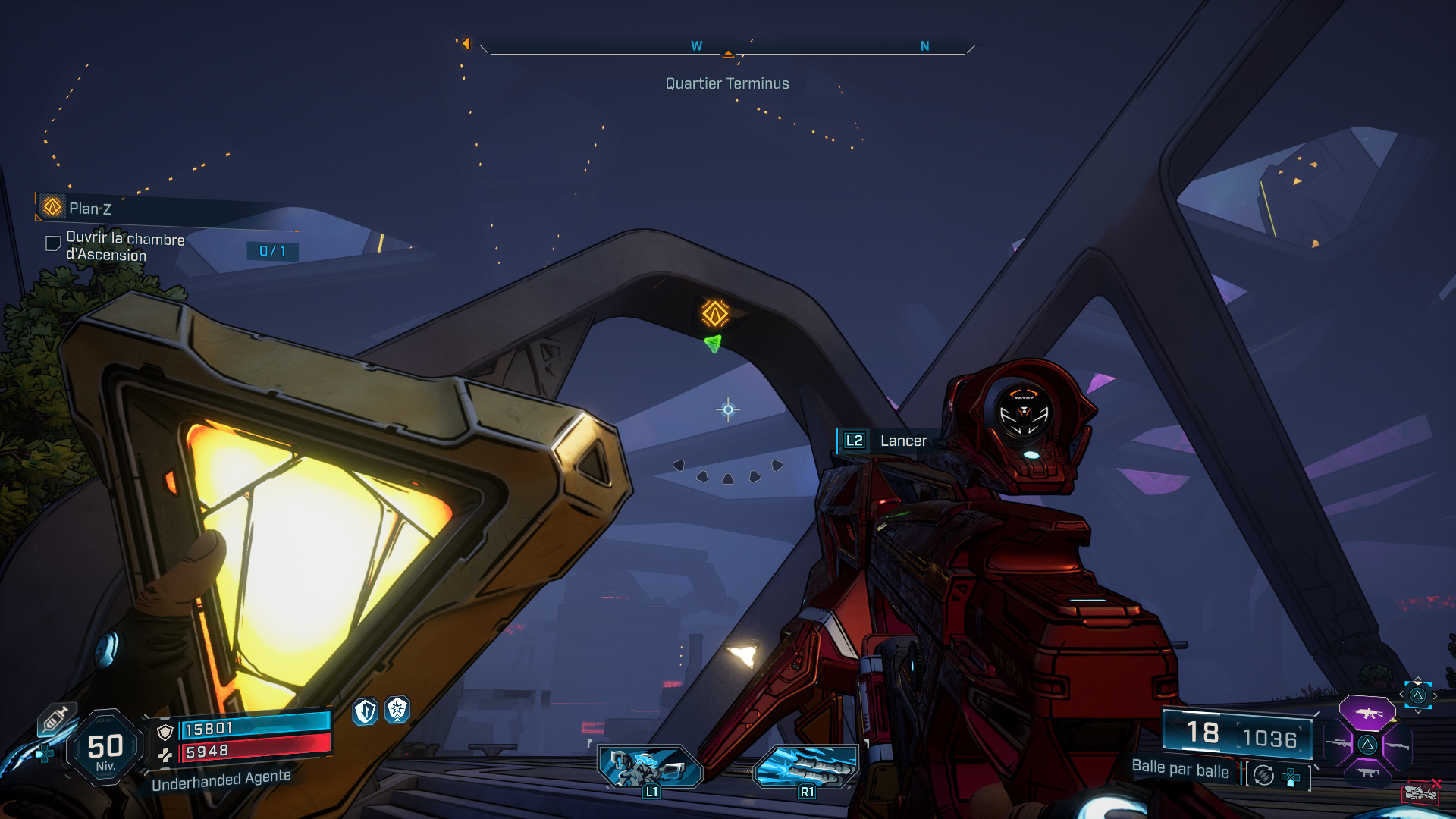Inspect the lightning shield buff icon
1456x819 pixels.
coord(366,711)
